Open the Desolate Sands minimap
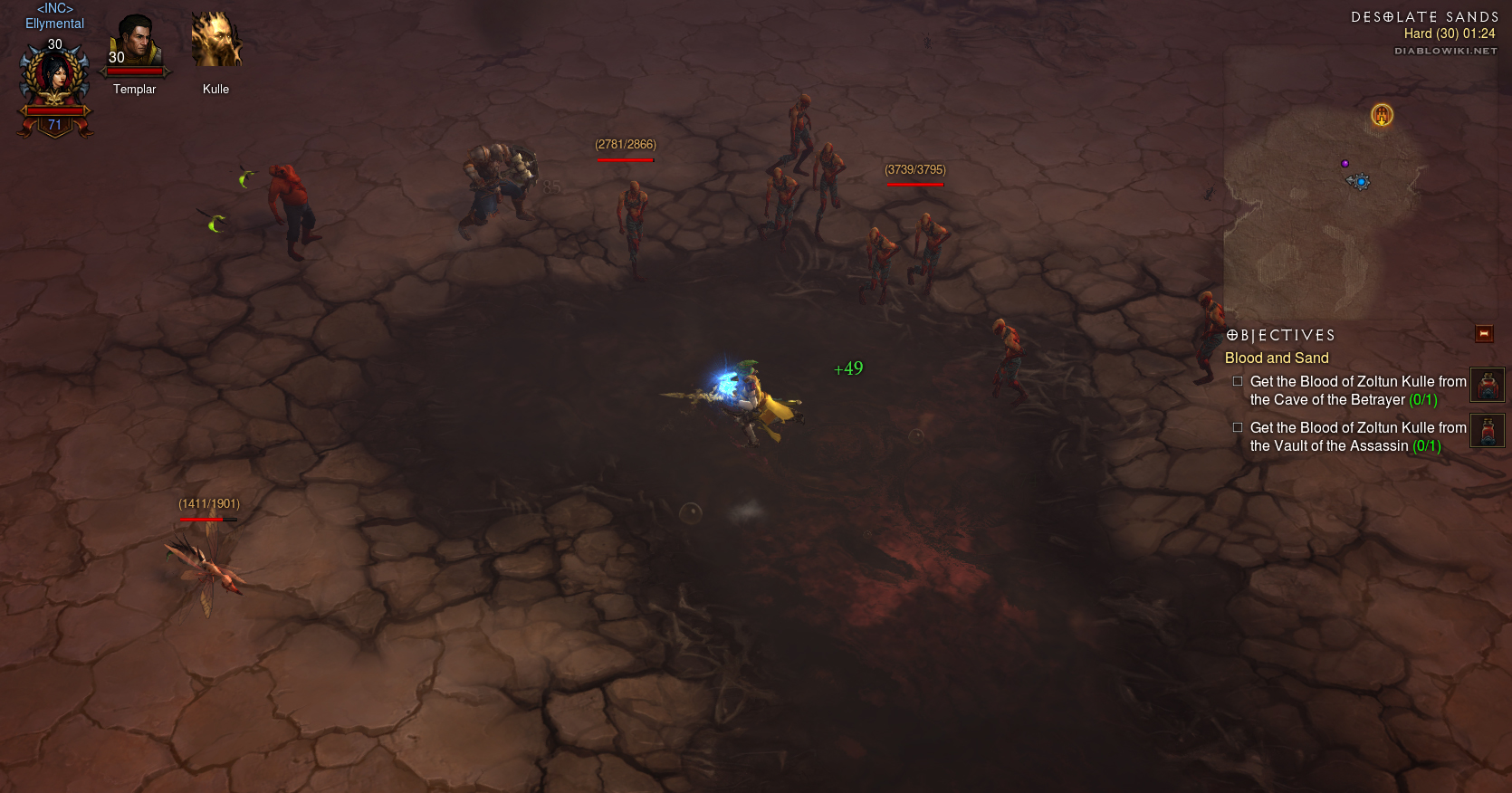This screenshot has width=1512, height=793. pos(1322,208)
